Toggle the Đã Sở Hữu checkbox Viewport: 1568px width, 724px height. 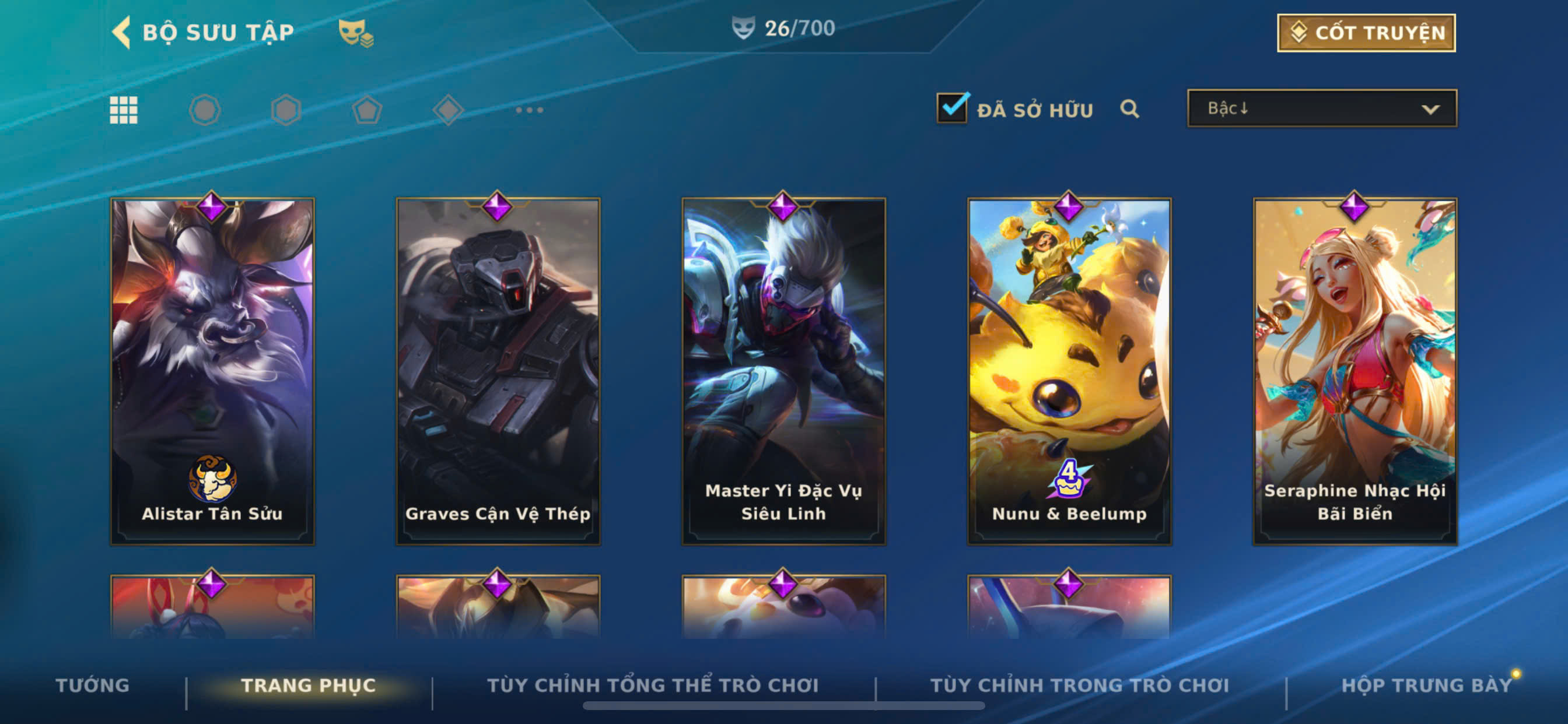952,109
